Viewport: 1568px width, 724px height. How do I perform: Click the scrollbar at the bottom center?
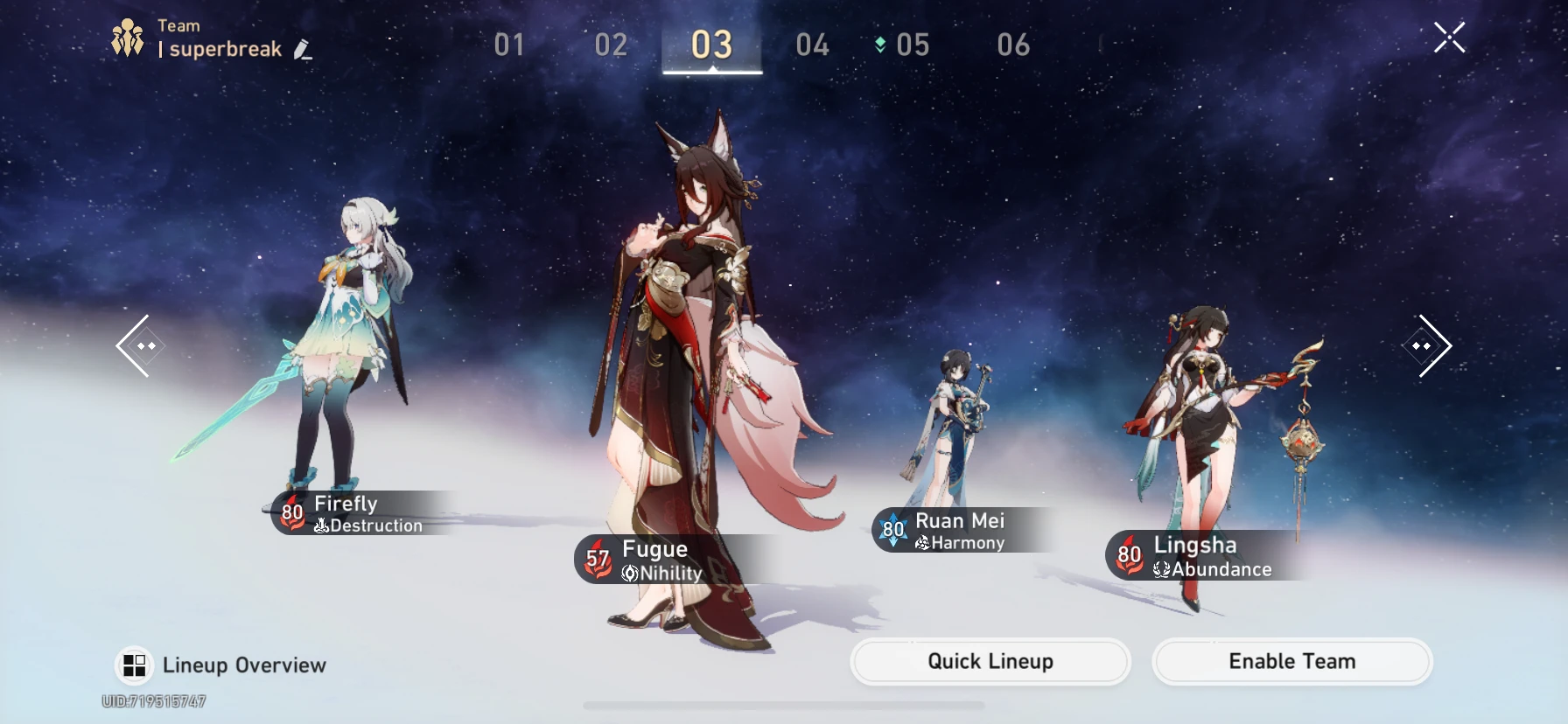click(784, 705)
